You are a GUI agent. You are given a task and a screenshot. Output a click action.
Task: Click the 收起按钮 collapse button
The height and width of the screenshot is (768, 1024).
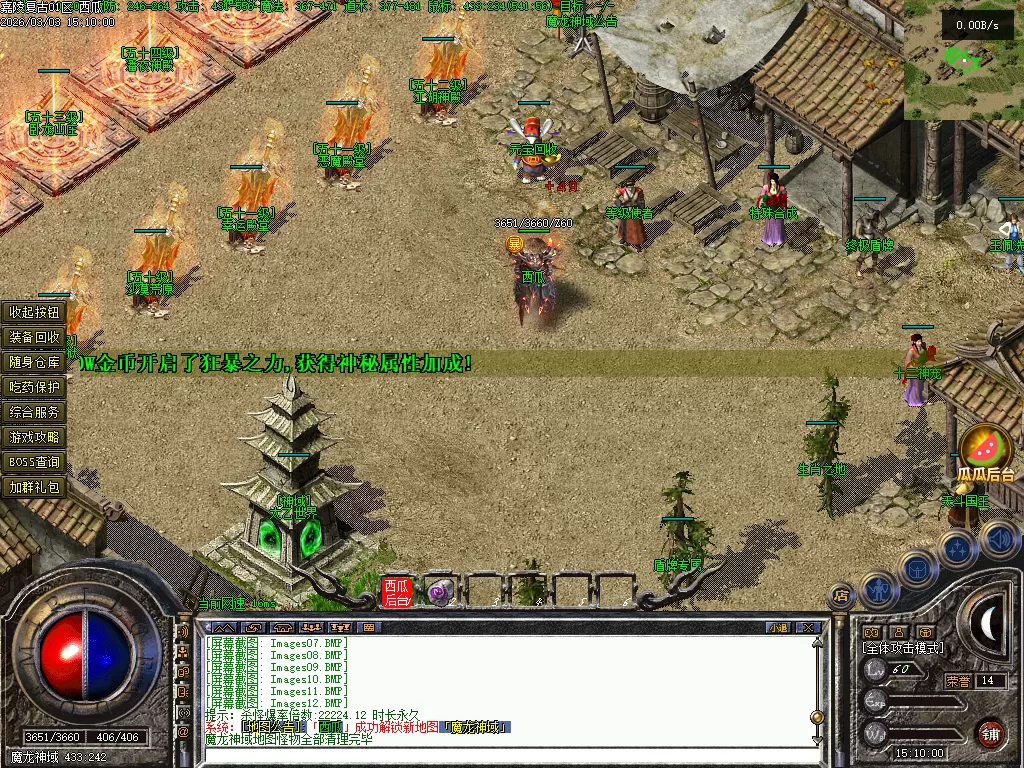35,312
